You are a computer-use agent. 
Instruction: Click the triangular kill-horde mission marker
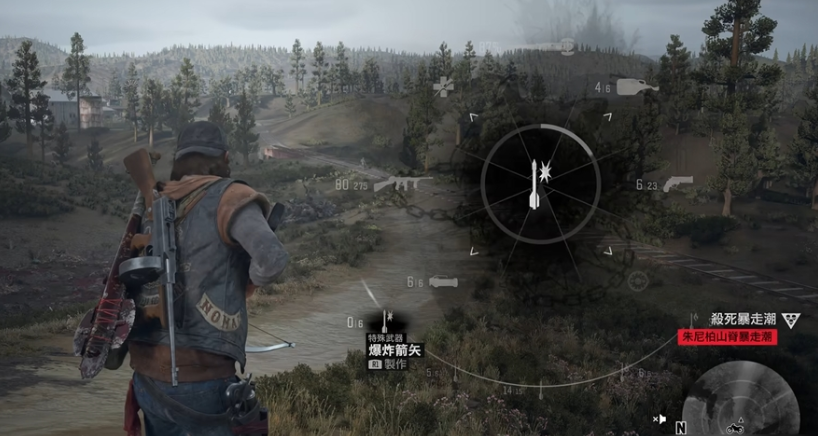(x=791, y=319)
